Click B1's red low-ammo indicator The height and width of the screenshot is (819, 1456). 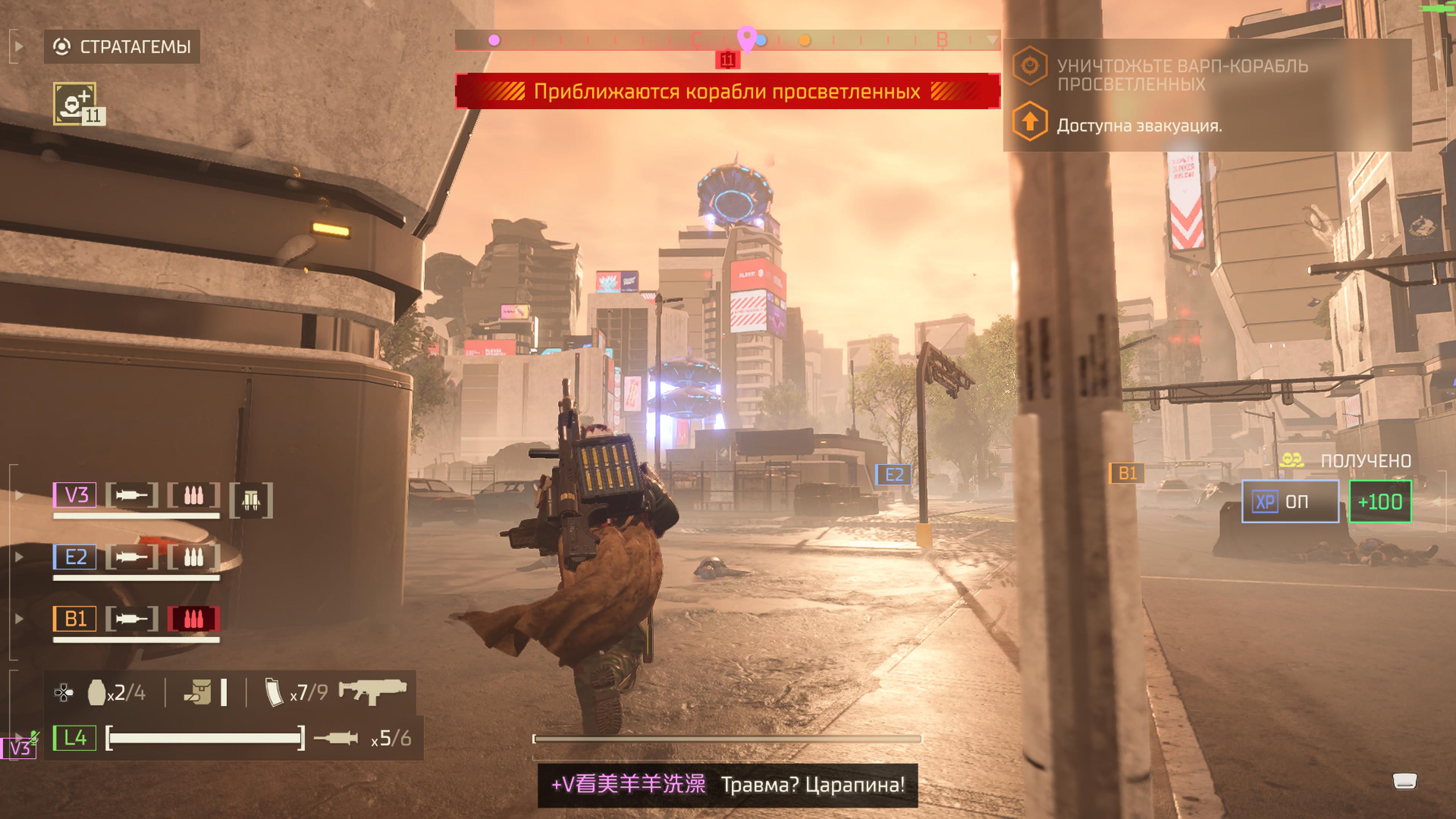pyautogui.click(x=193, y=619)
